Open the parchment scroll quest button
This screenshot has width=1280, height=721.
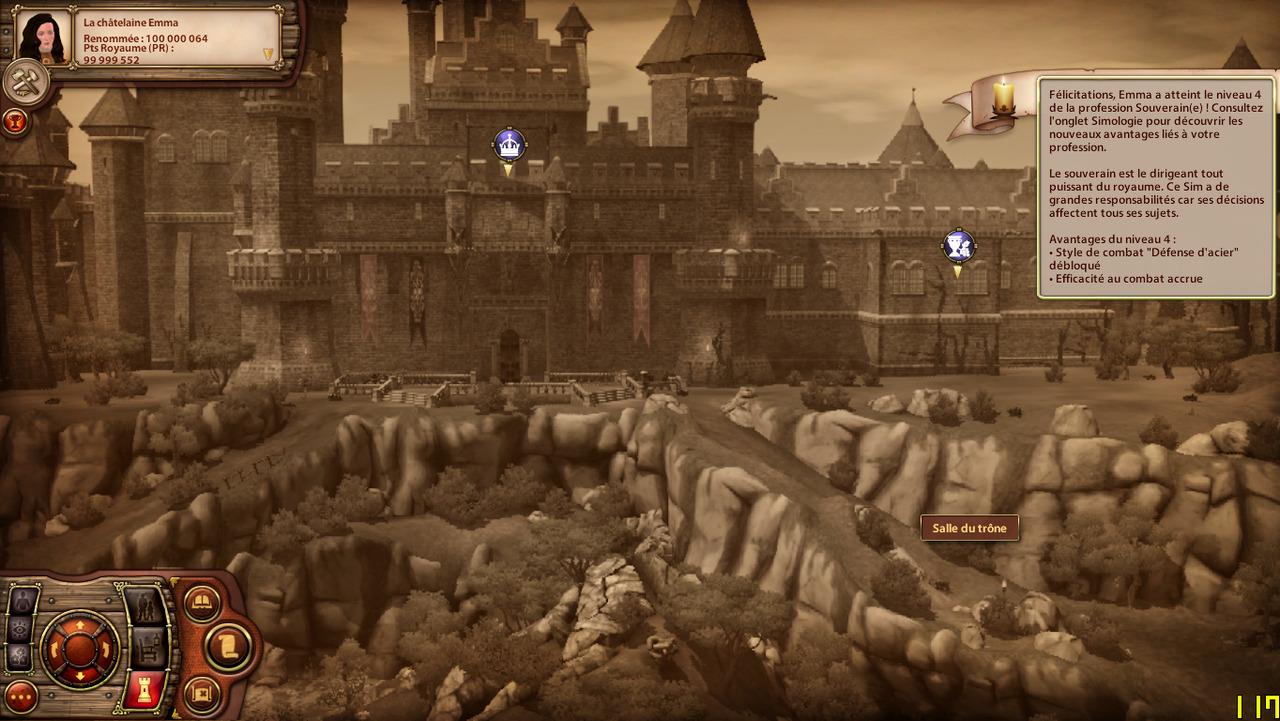[x=228, y=646]
